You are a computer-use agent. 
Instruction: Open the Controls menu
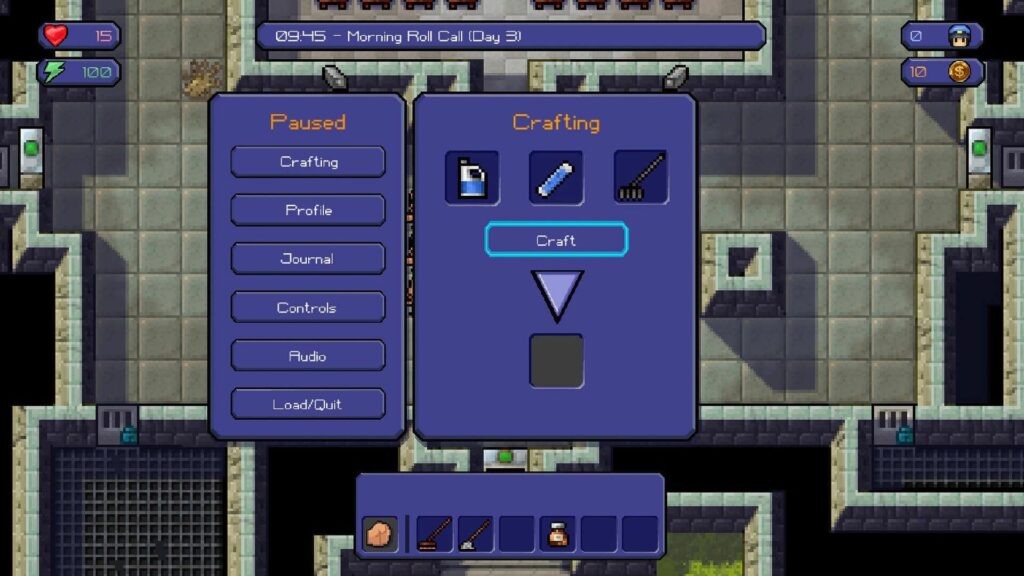[308, 308]
